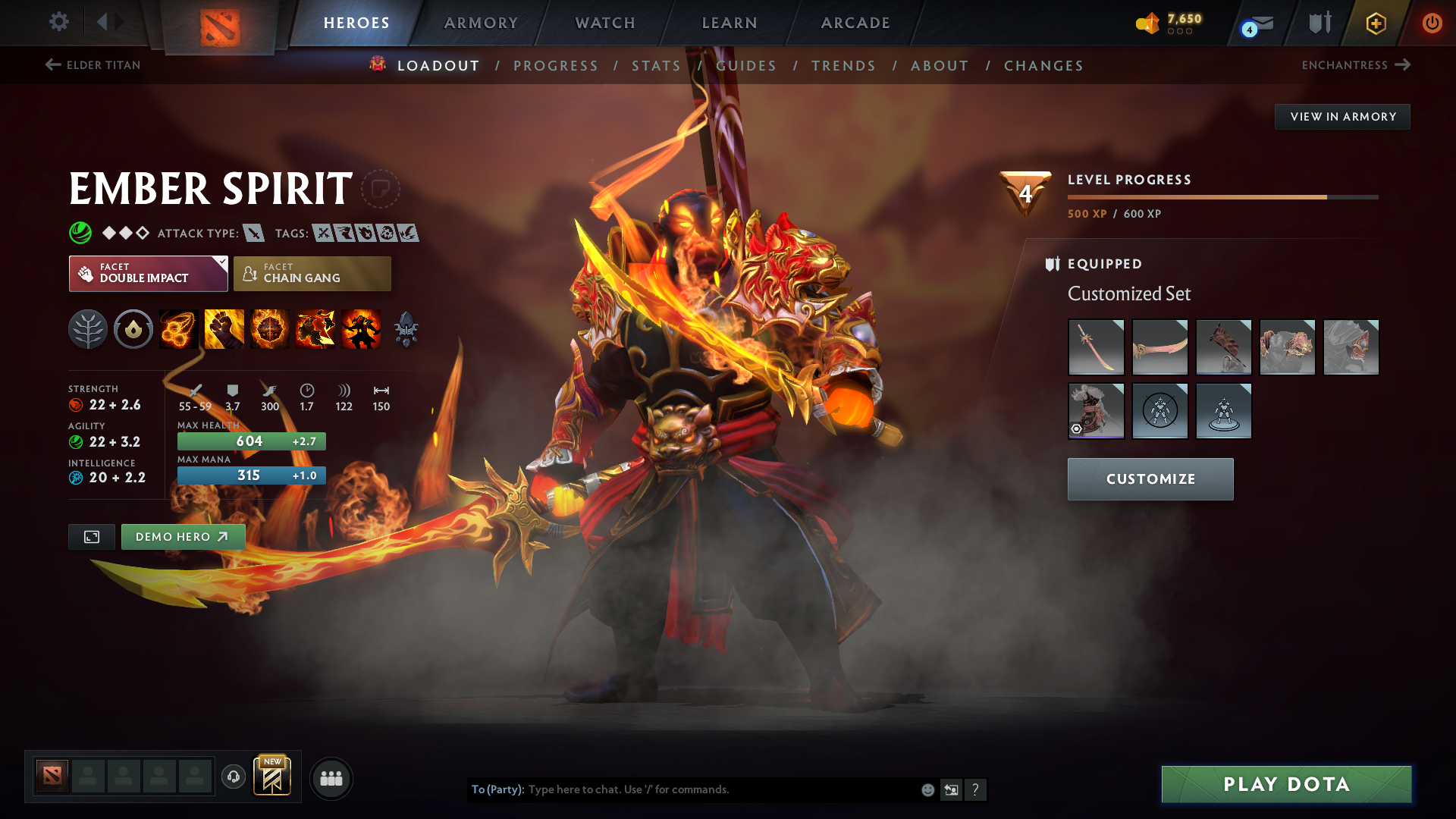
Task: Open the Sleight of Fist ability icon
Action: point(224,329)
